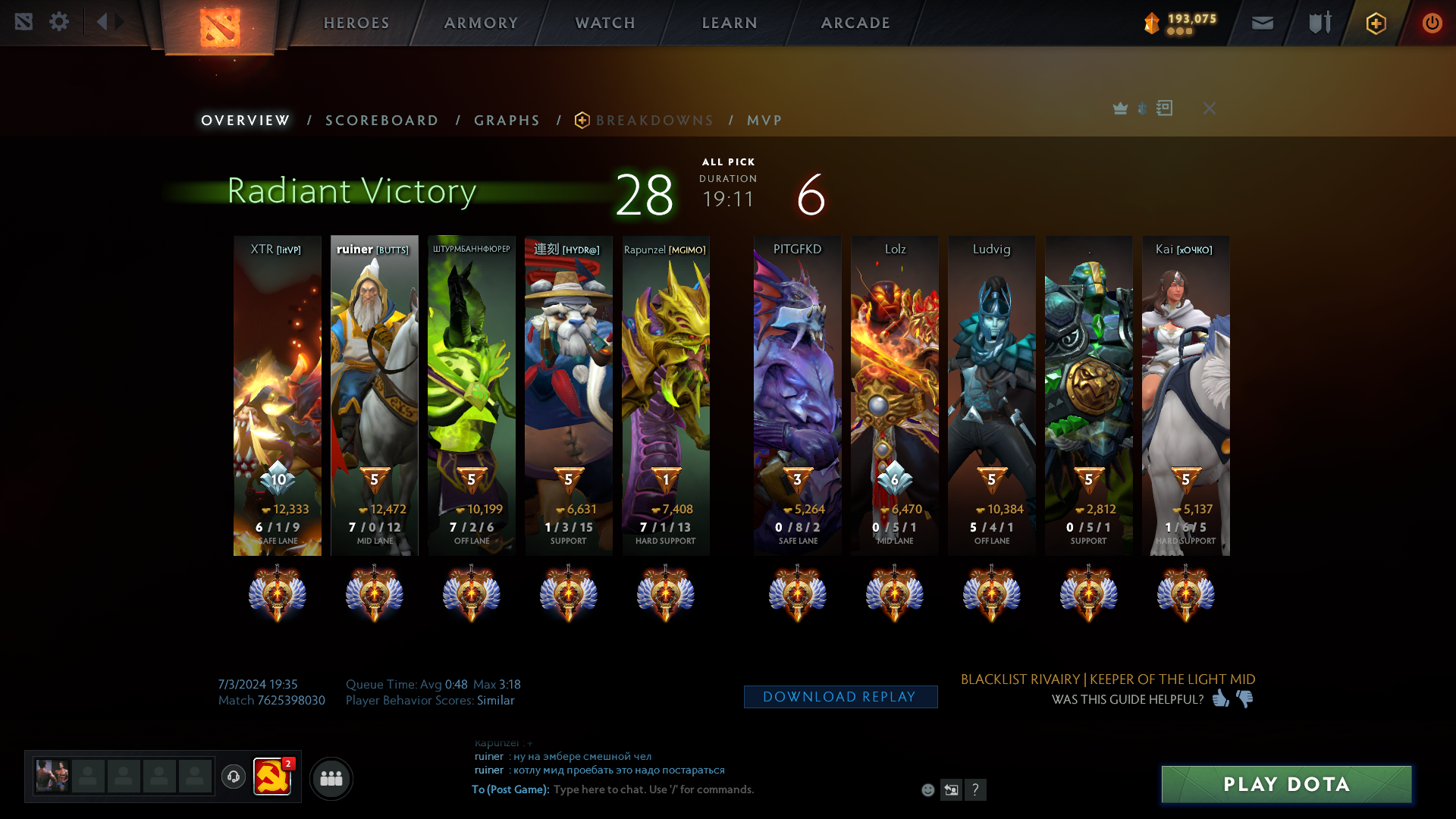Open the Breakdowns tab

click(654, 121)
